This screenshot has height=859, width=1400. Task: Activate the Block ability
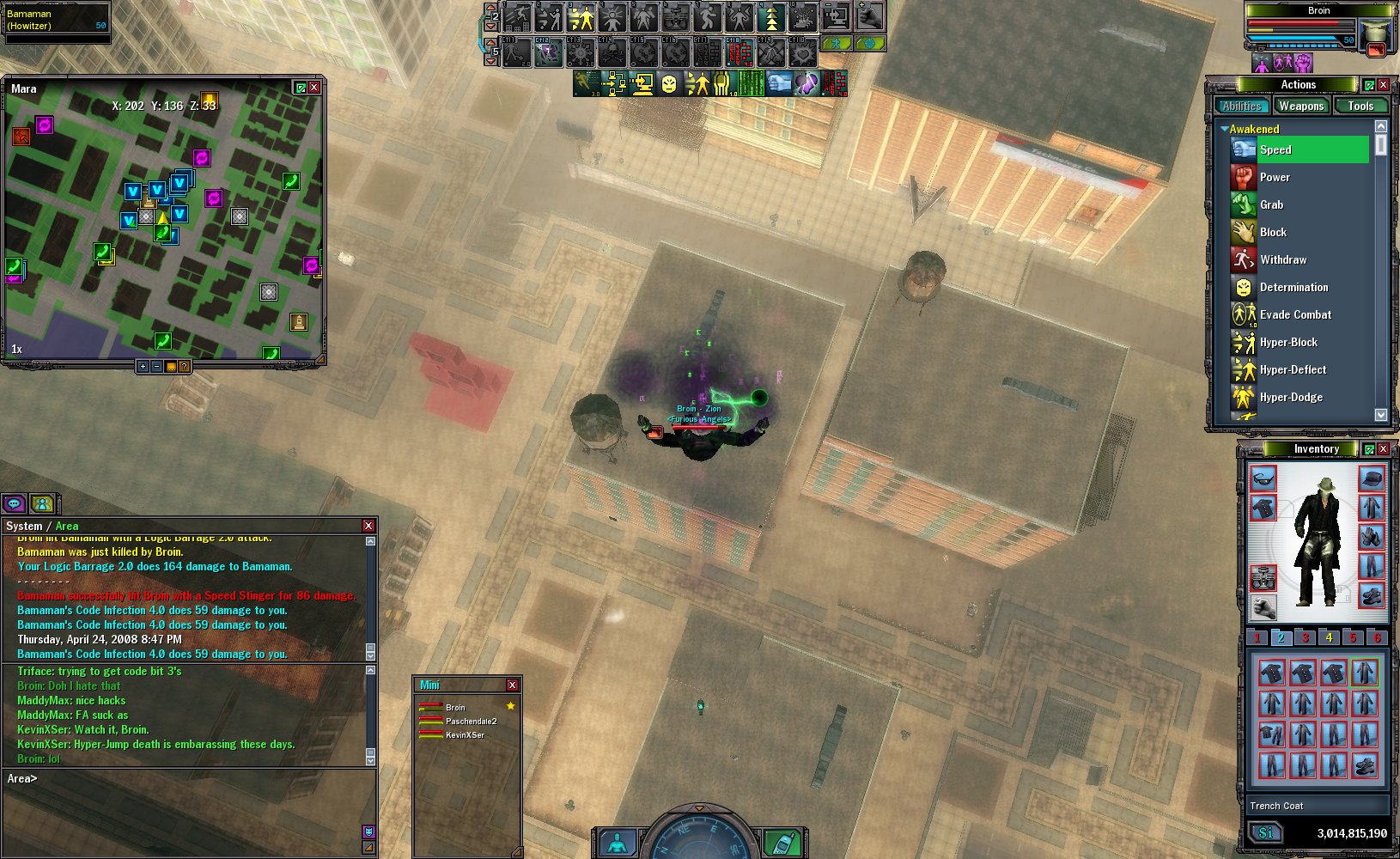[1273, 232]
